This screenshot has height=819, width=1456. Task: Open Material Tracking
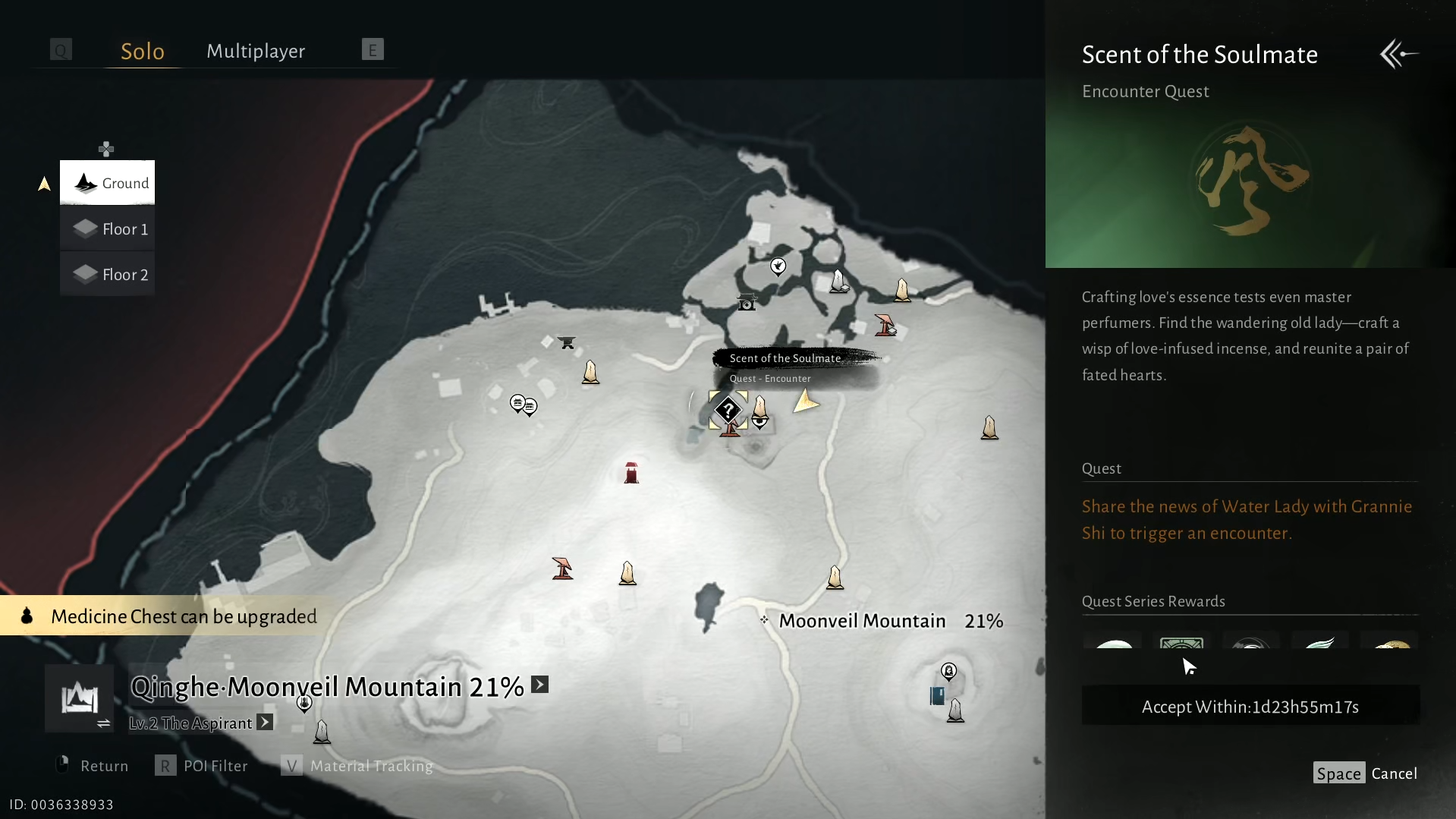click(x=357, y=766)
